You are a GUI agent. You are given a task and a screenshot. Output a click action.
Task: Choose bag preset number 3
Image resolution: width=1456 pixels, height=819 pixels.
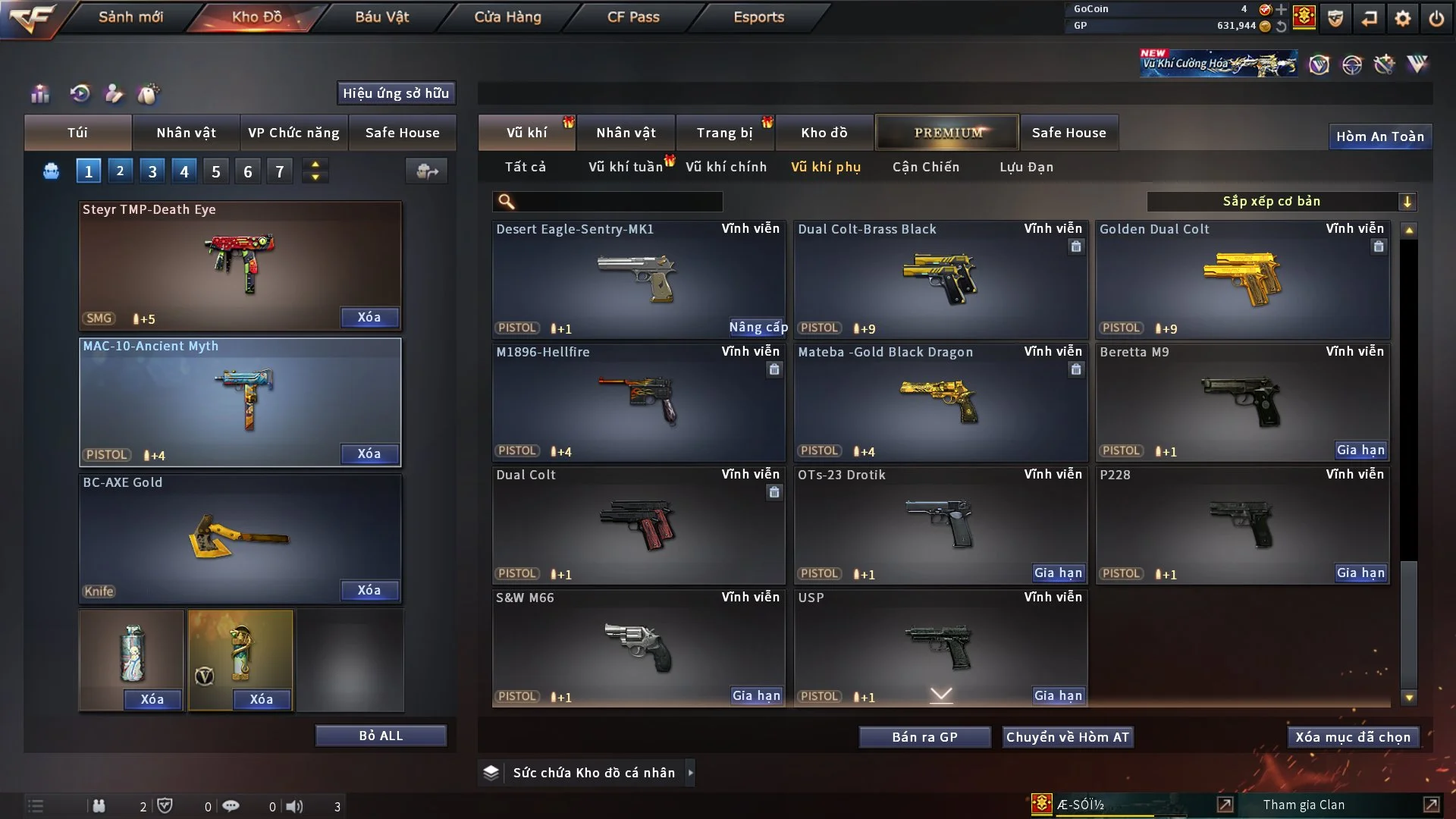152,171
